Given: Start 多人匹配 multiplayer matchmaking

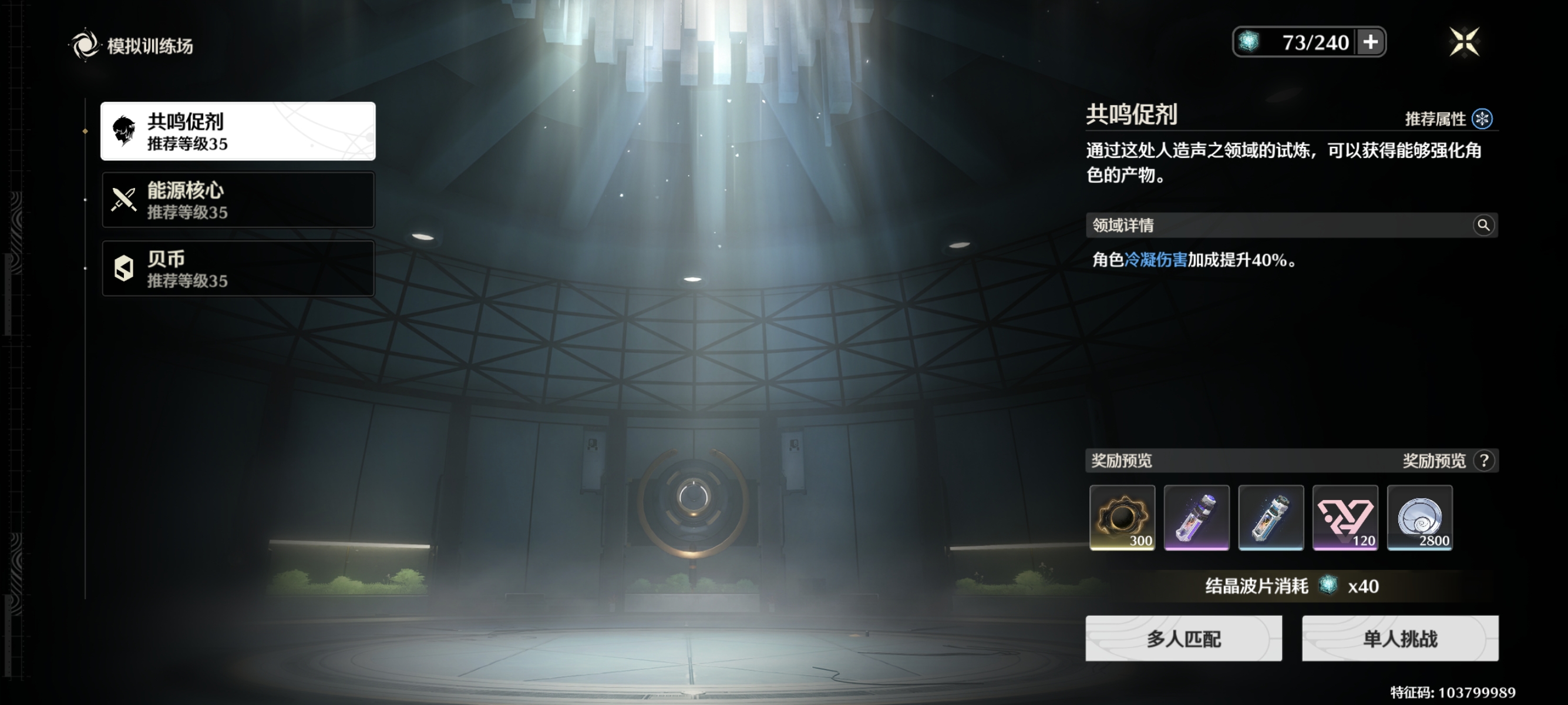Looking at the screenshot, I should point(1183,638).
